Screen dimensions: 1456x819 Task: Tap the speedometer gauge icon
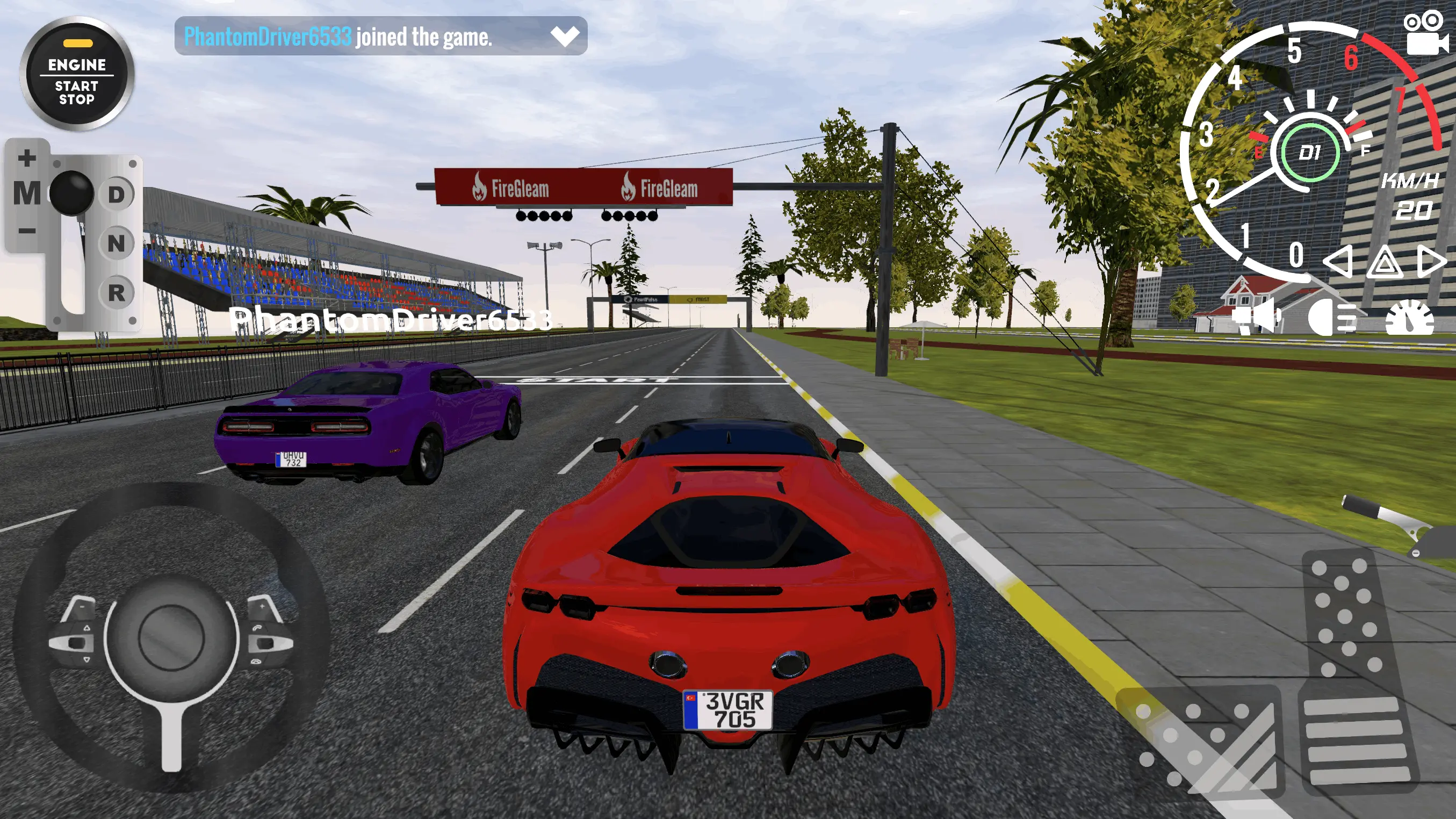point(1409,318)
